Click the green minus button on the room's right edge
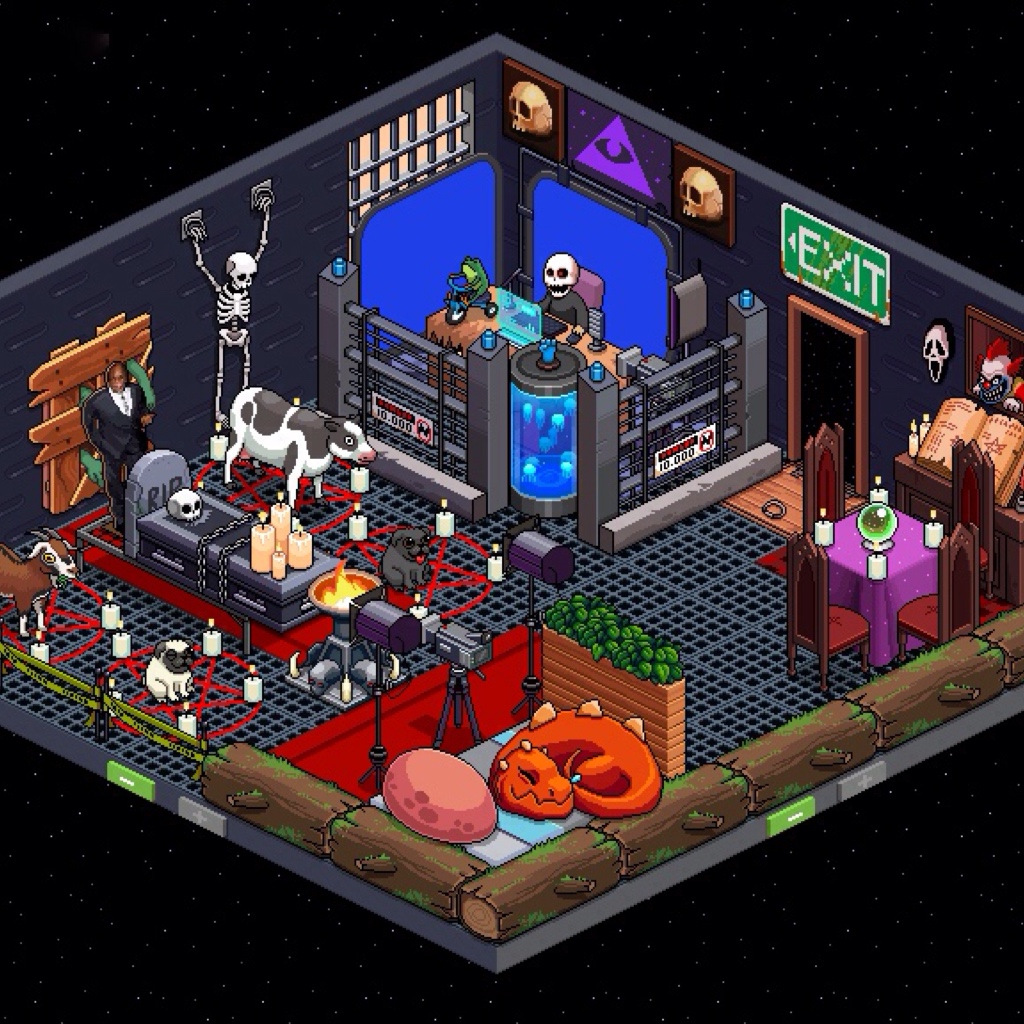This screenshot has height=1024, width=1024. coord(790,814)
